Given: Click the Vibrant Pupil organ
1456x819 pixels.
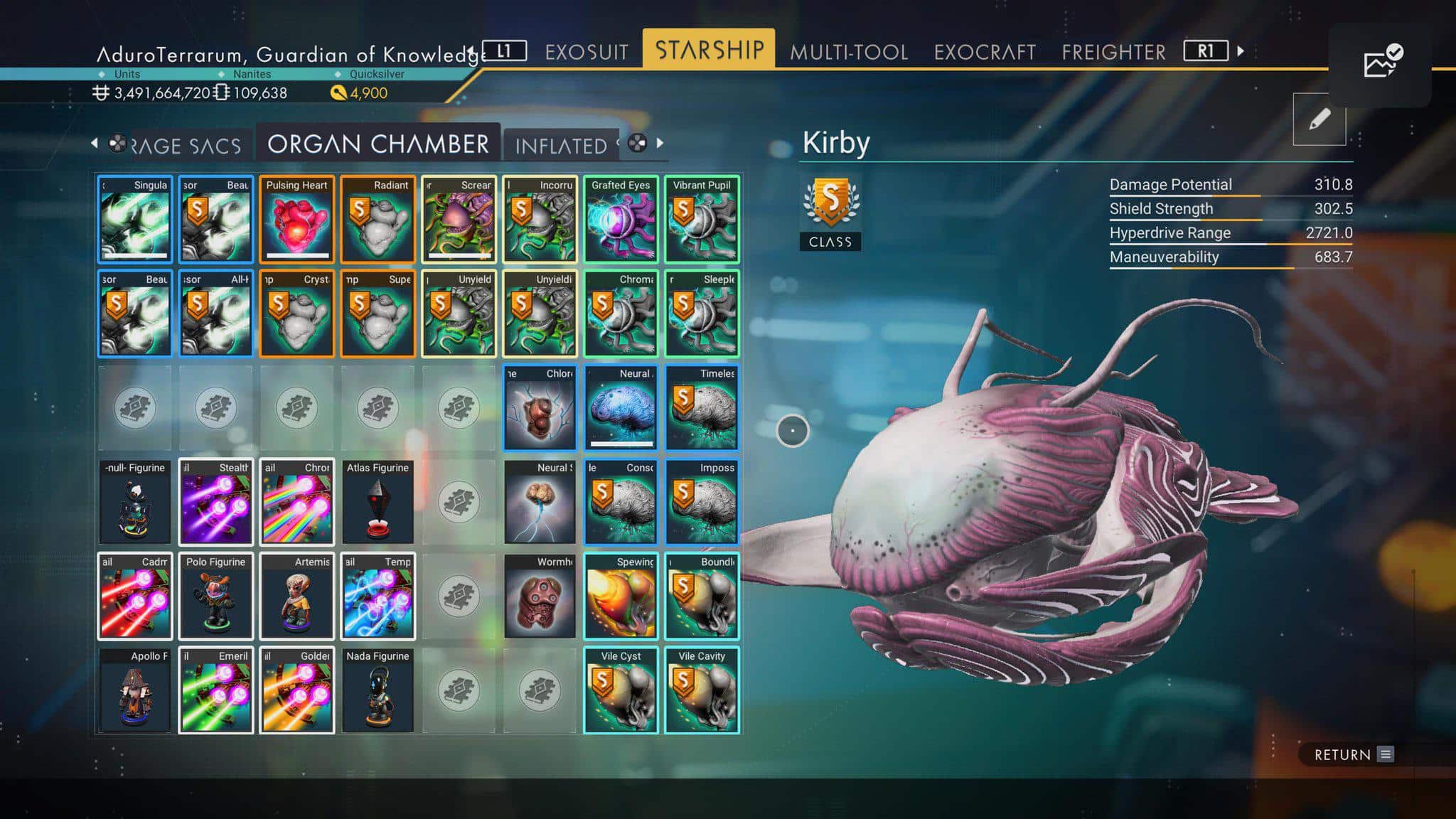Looking at the screenshot, I should (x=702, y=218).
